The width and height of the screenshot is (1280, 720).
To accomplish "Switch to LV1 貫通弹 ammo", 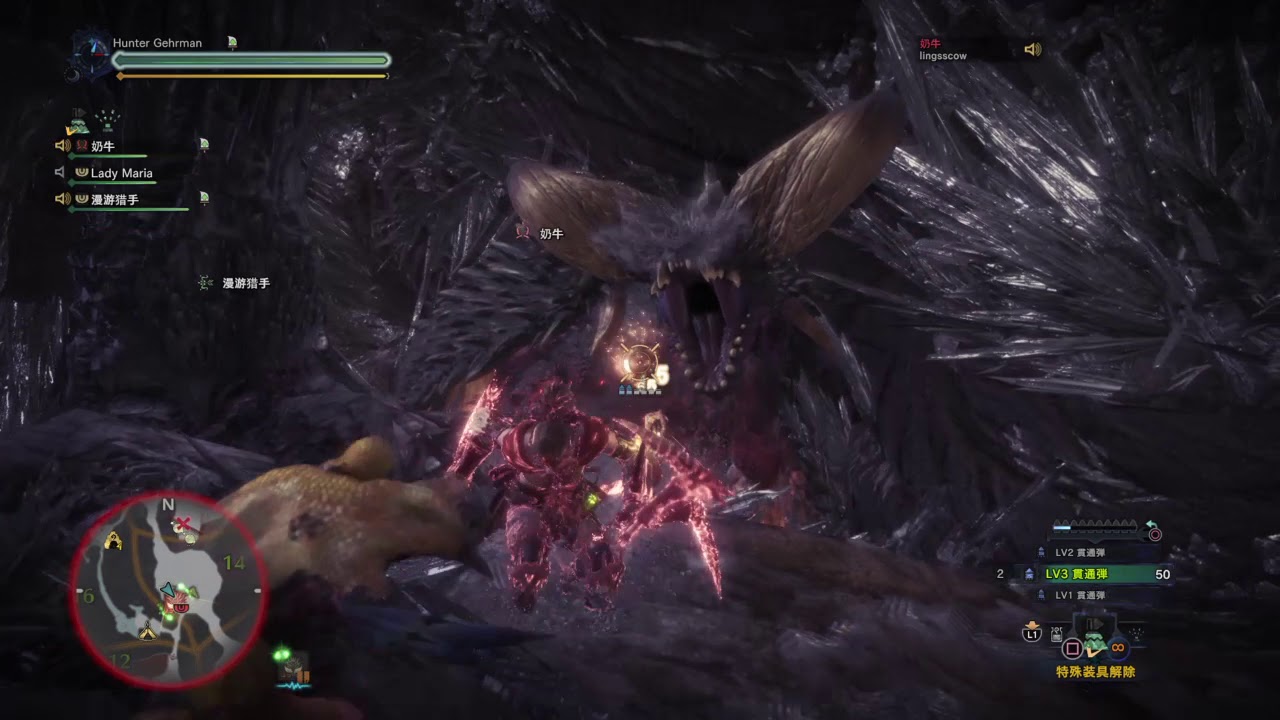I will click(x=1080, y=595).
